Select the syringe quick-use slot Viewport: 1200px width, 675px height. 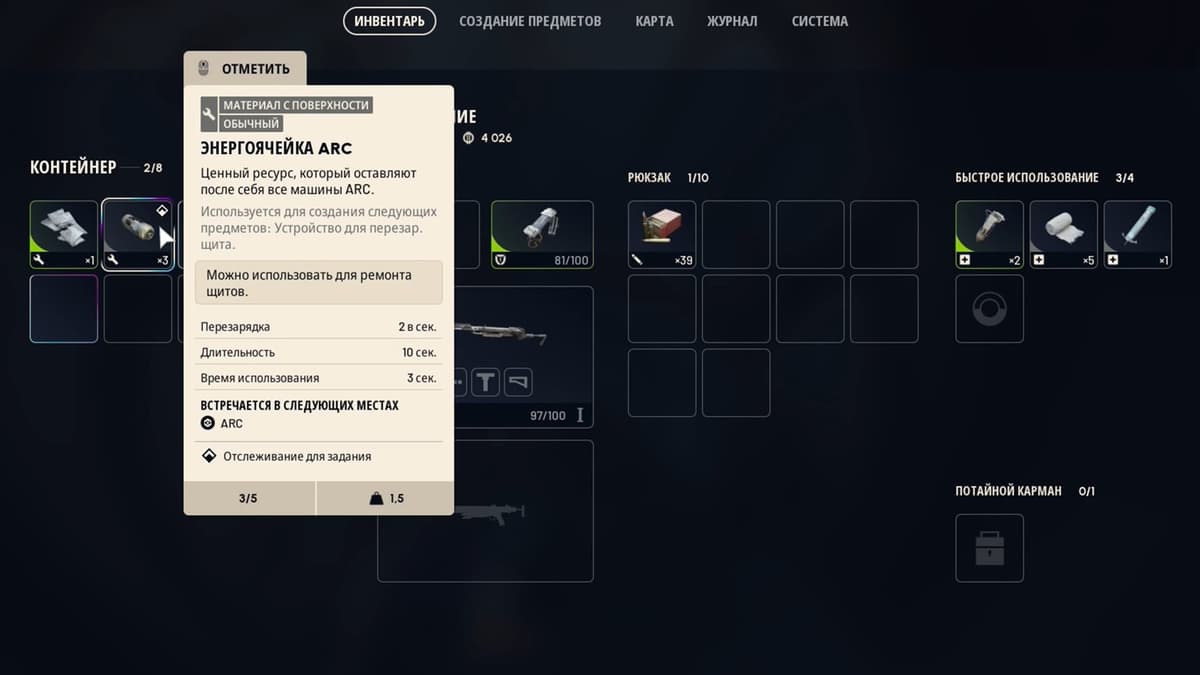(x=1137, y=235)
